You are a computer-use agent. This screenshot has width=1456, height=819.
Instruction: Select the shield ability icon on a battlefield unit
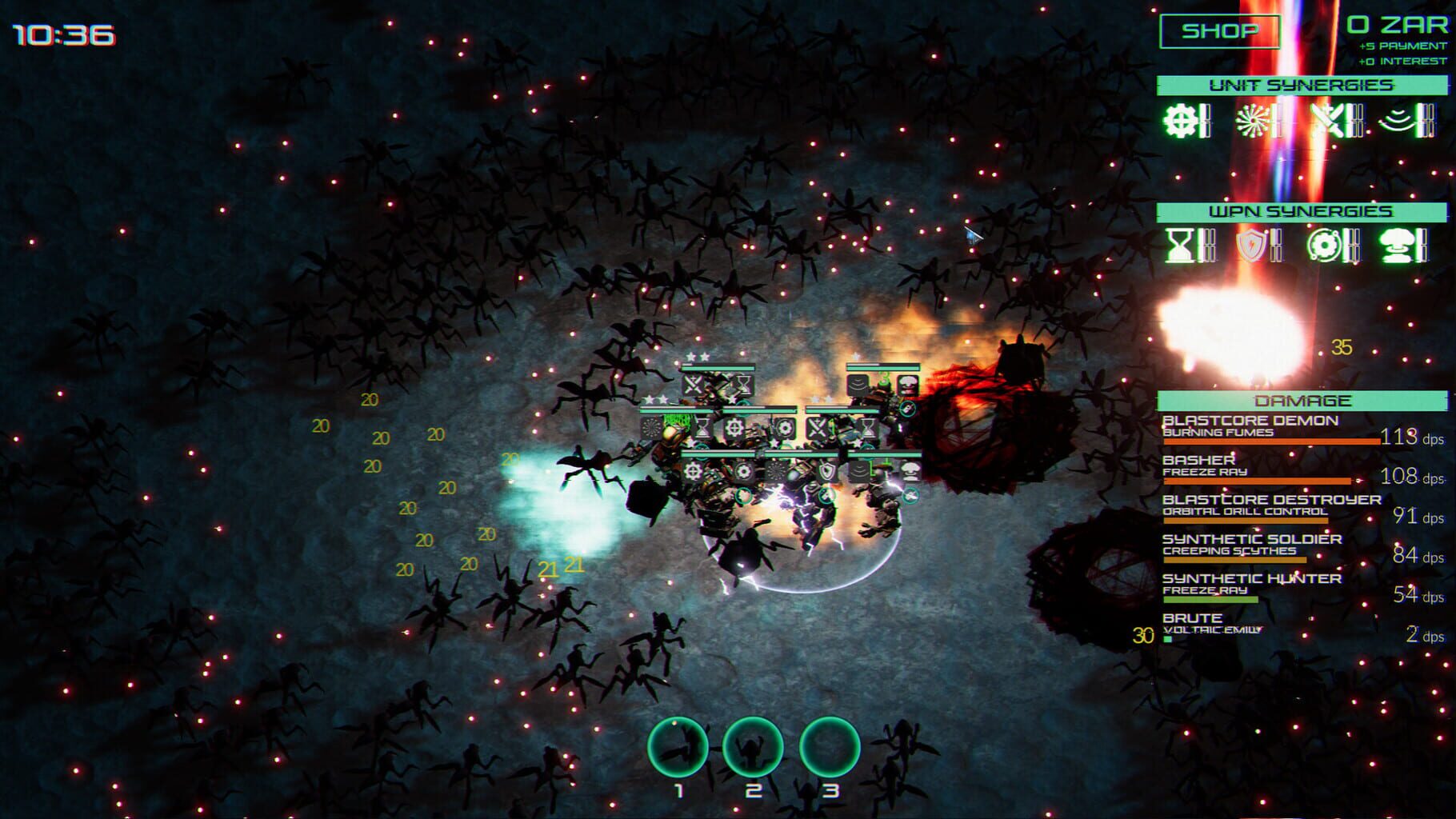pos(826,472)
